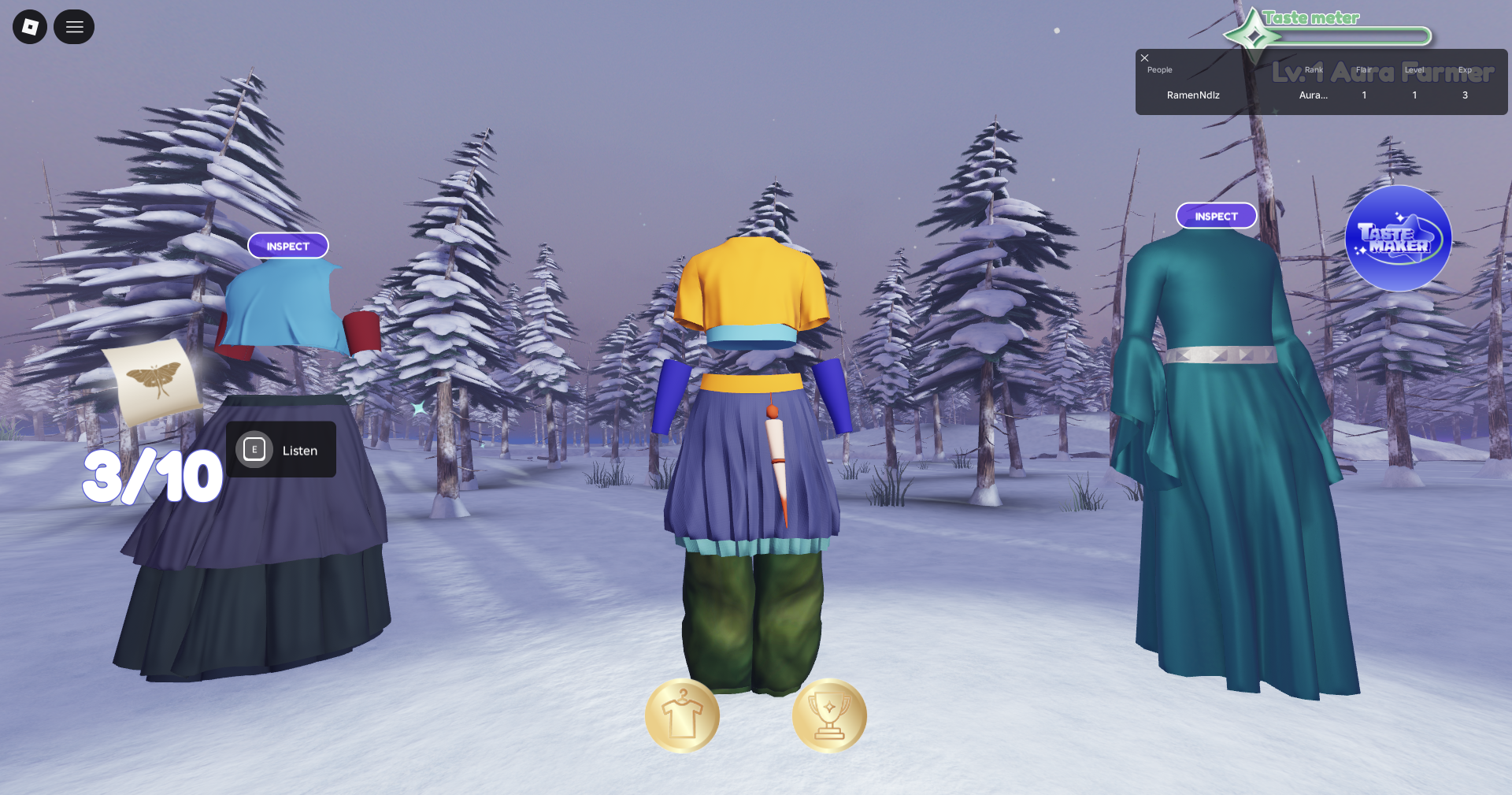Close the player leaderboard panel
Screen dimensions: 1512x795
click(1145, 58)
